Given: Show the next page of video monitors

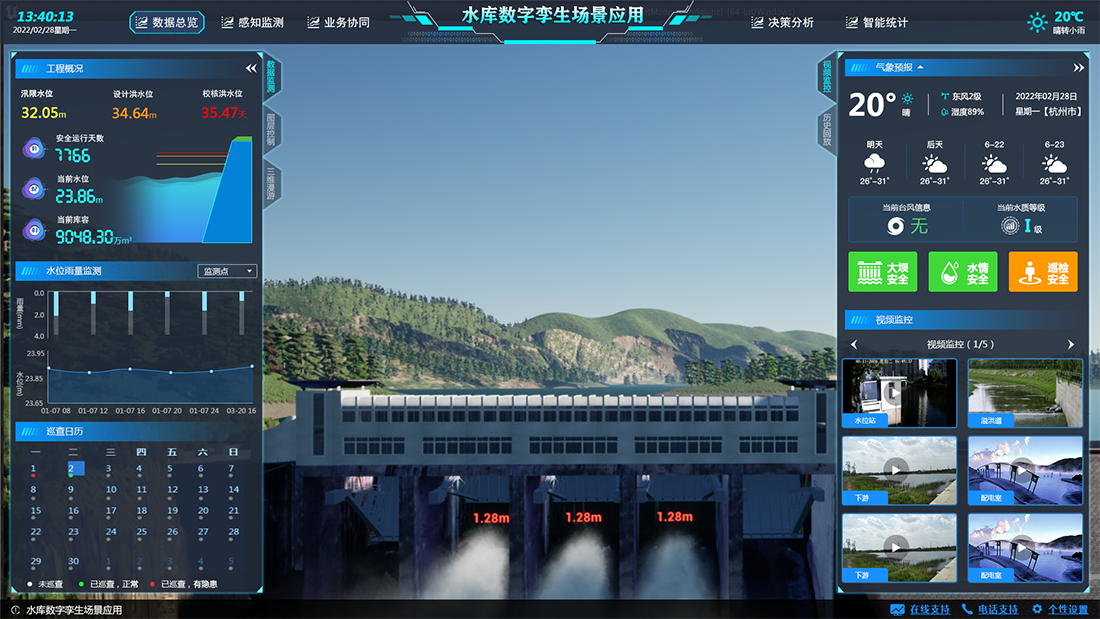Looking at the screenshot, I should point(1071,345).
